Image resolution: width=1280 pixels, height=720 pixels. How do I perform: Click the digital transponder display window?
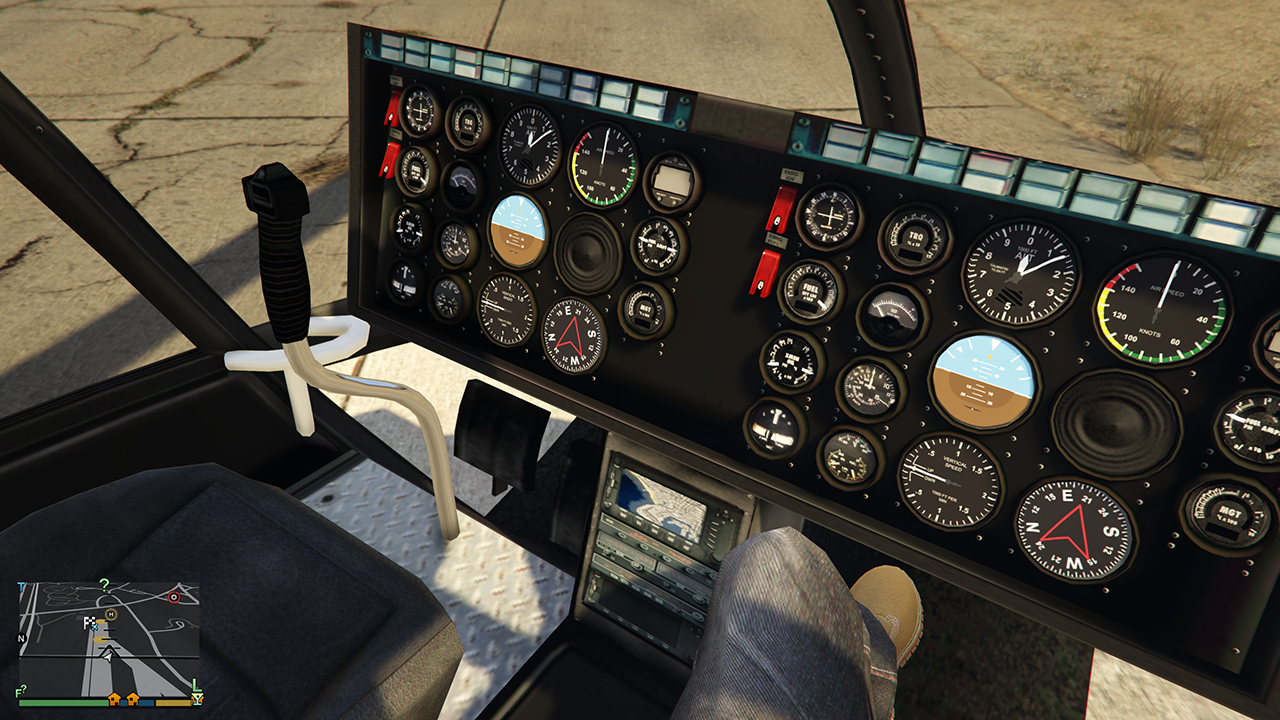[671, 180]
